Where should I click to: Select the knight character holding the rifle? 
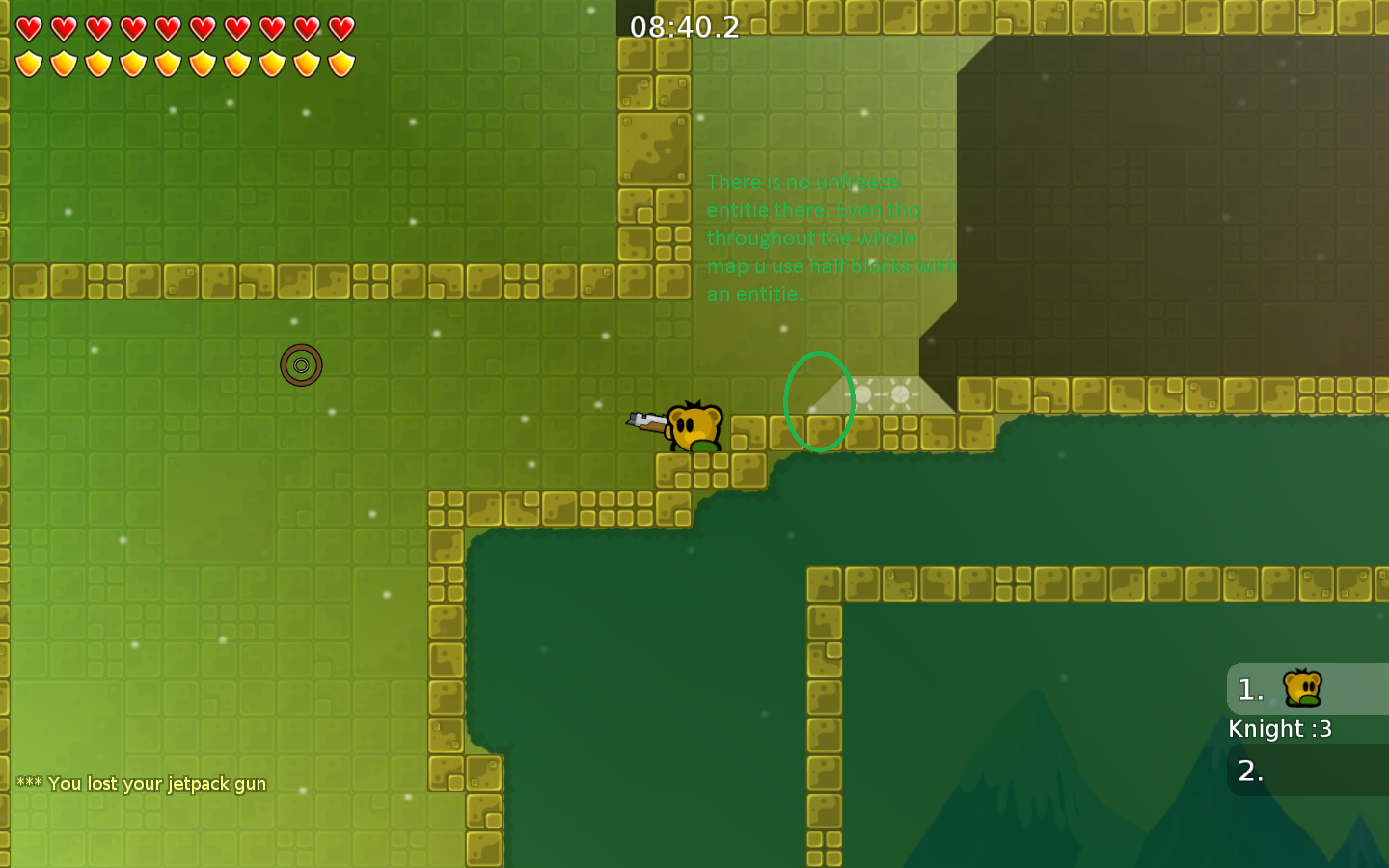[696, 427]
